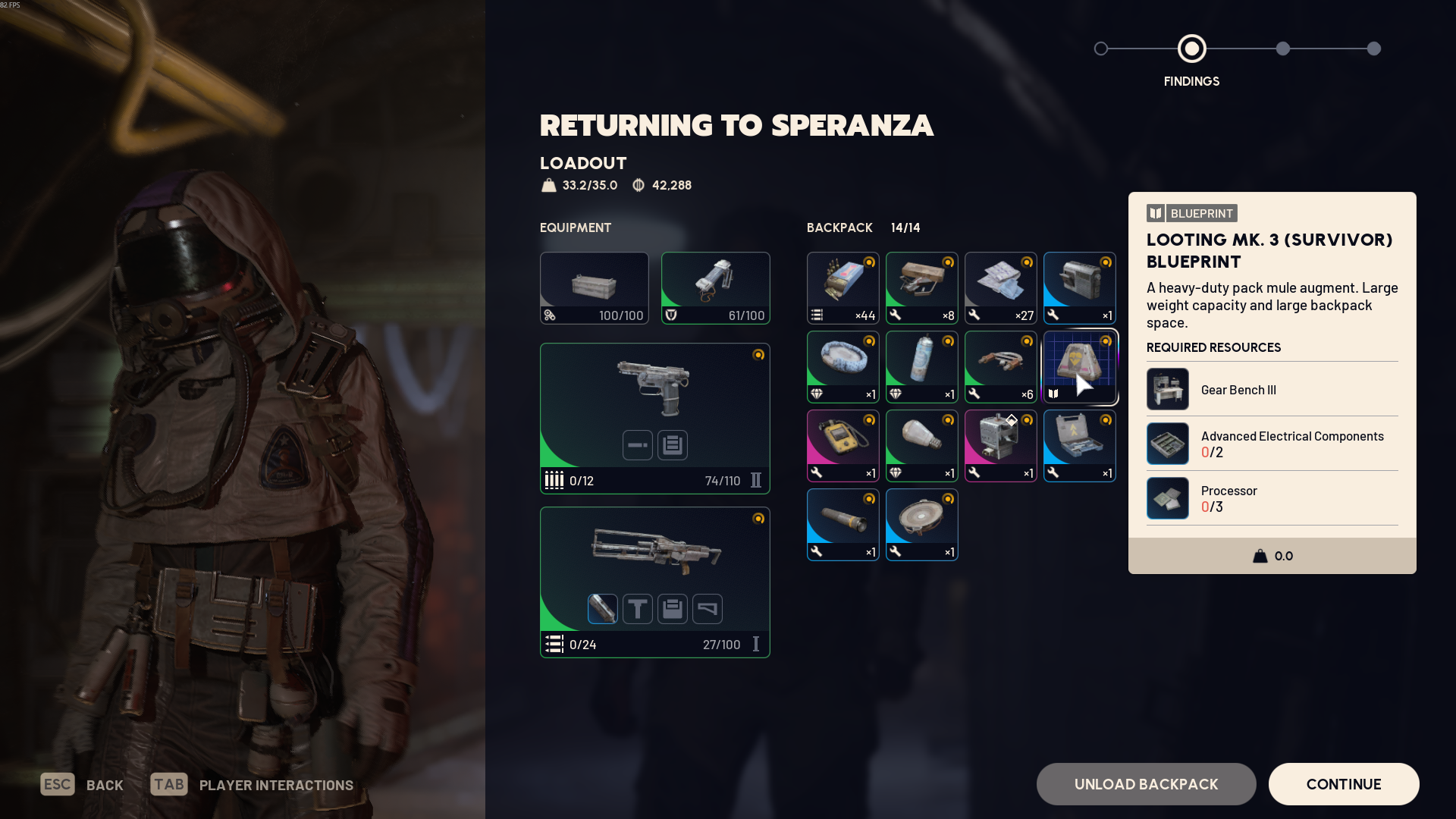1456x819 pixels.
Task: Jump to the third progress step dot
Action: coord(1282,49)
